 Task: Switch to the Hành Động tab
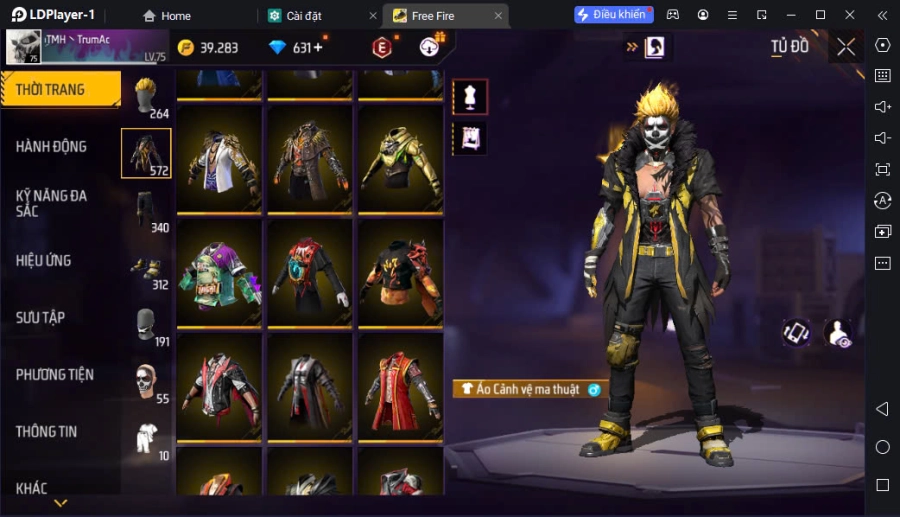click(x=52, y=146)
